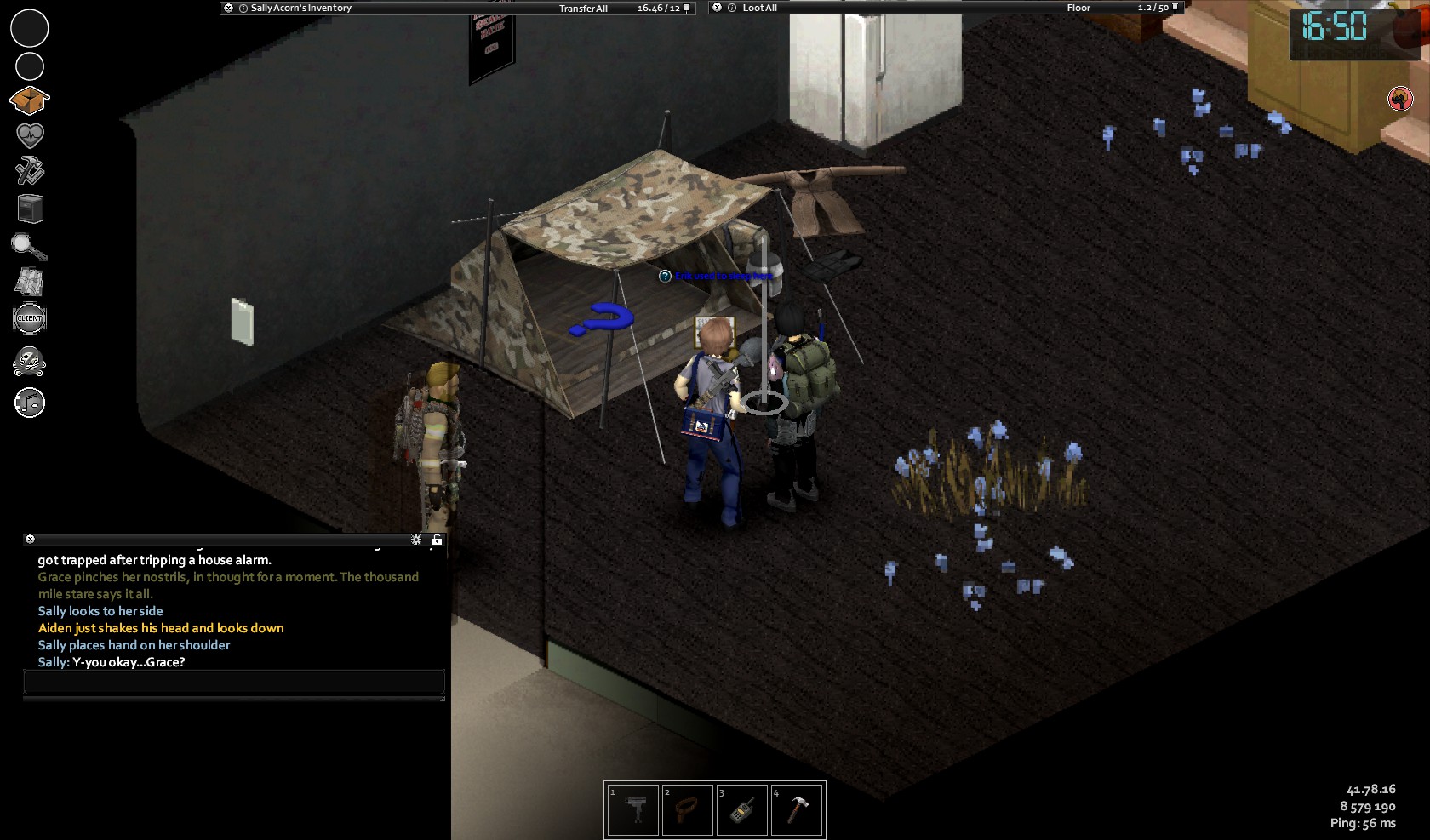Screen dimensions: 1430x840
Task: Click Transfer All in Sally's inventory
Action: 583,9
